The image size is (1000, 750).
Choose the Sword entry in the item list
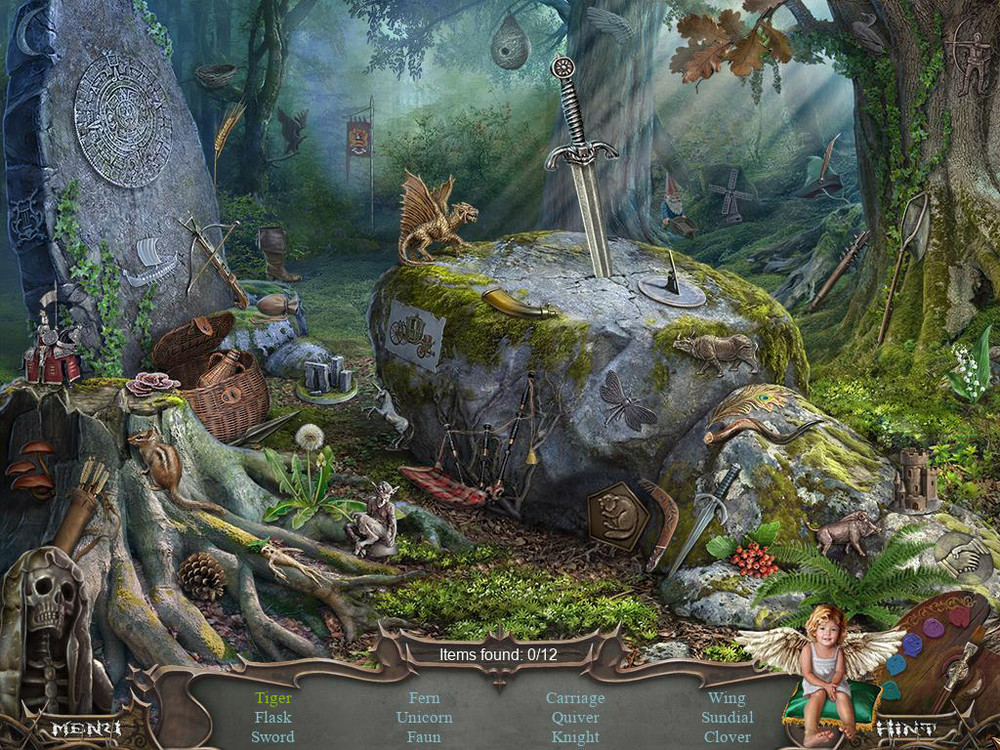[x=273, y=737]
